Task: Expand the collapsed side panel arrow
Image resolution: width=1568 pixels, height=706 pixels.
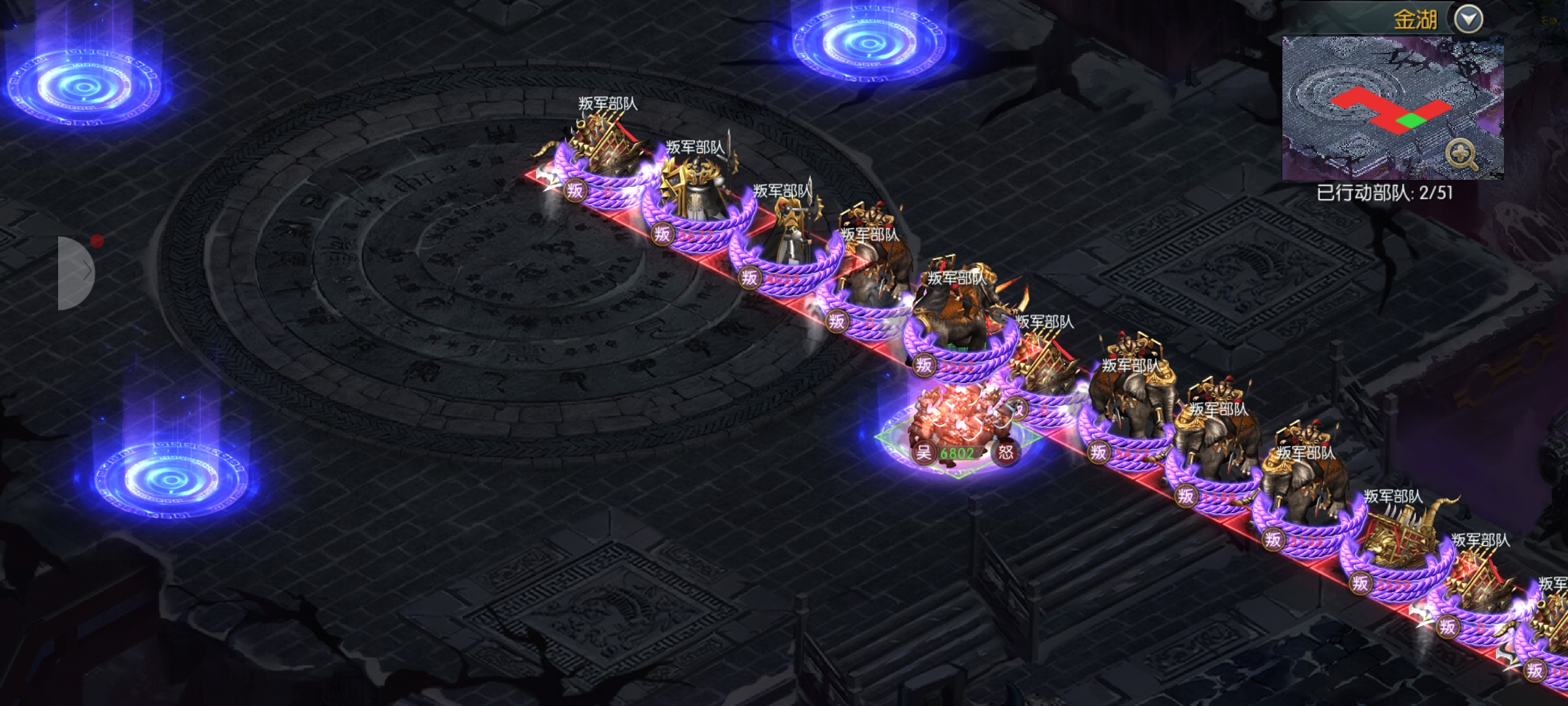Action: 77,273
